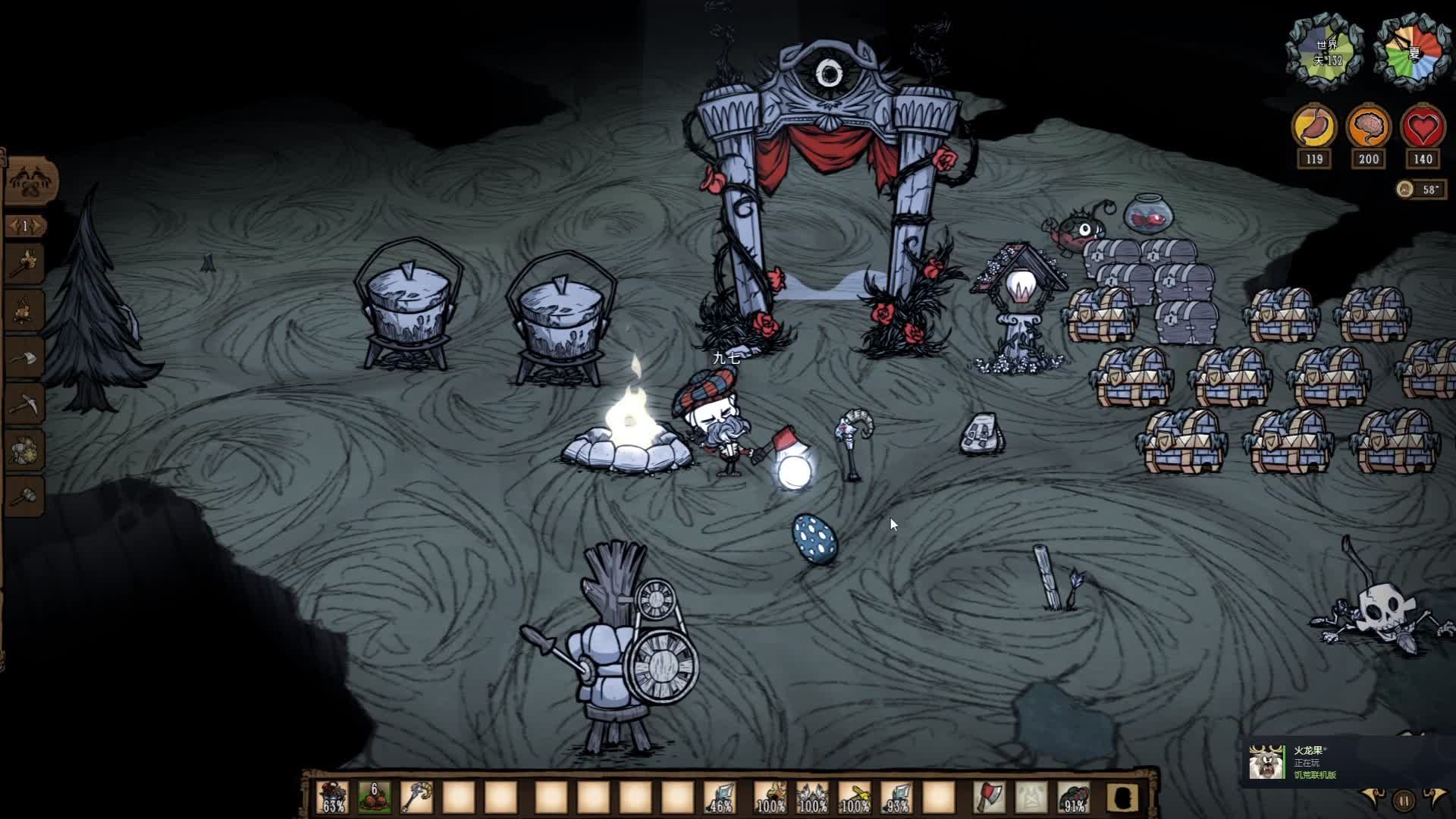Click the 91% head equipment slot
Screen dimensions: 1456x819
point(1072,798)
